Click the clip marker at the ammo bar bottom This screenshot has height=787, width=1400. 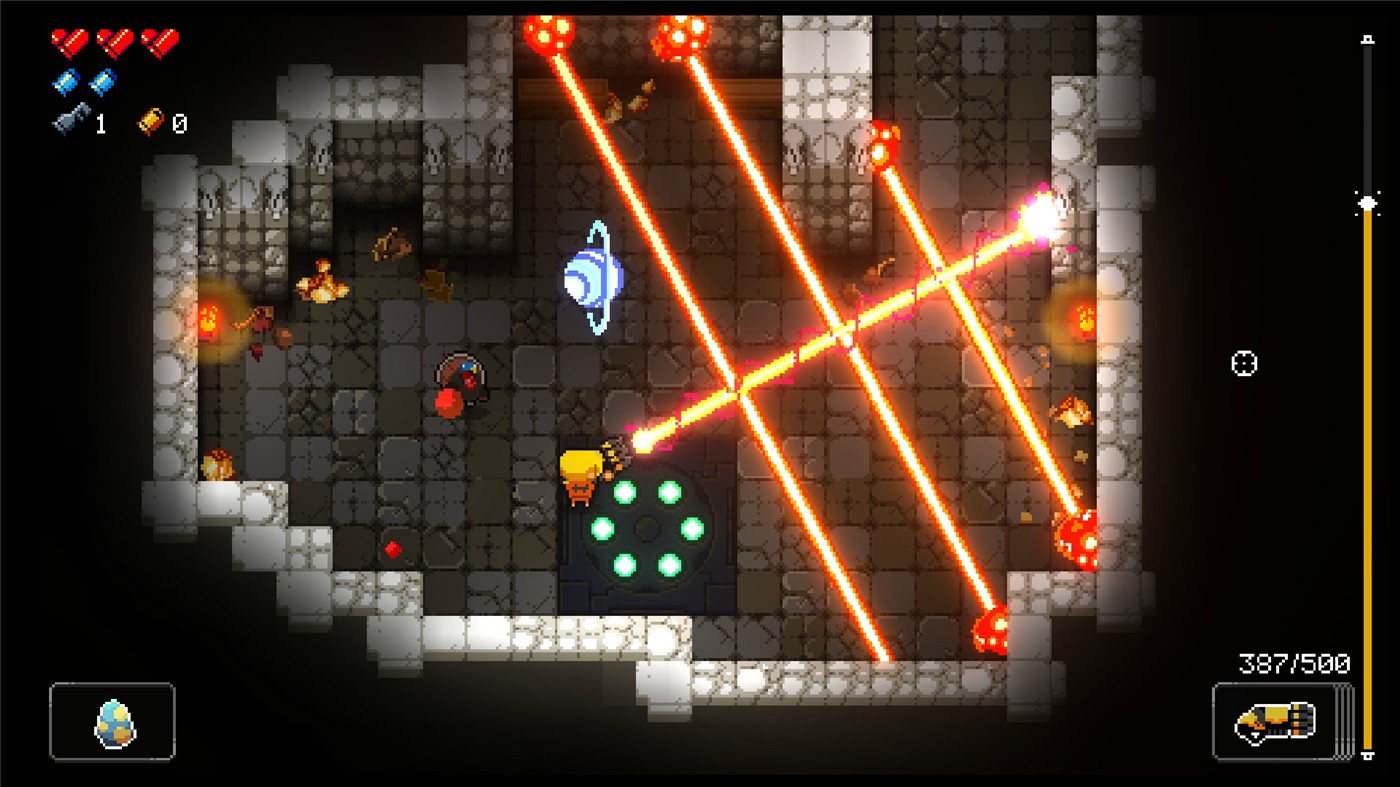point(1366,754)
